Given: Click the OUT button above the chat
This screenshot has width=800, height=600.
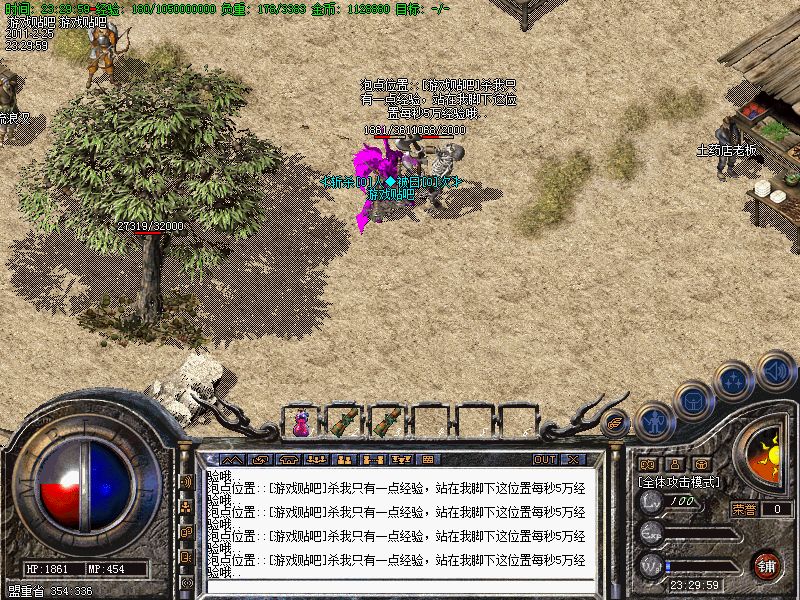Looking at the screenshot, I should pos(544,460).
